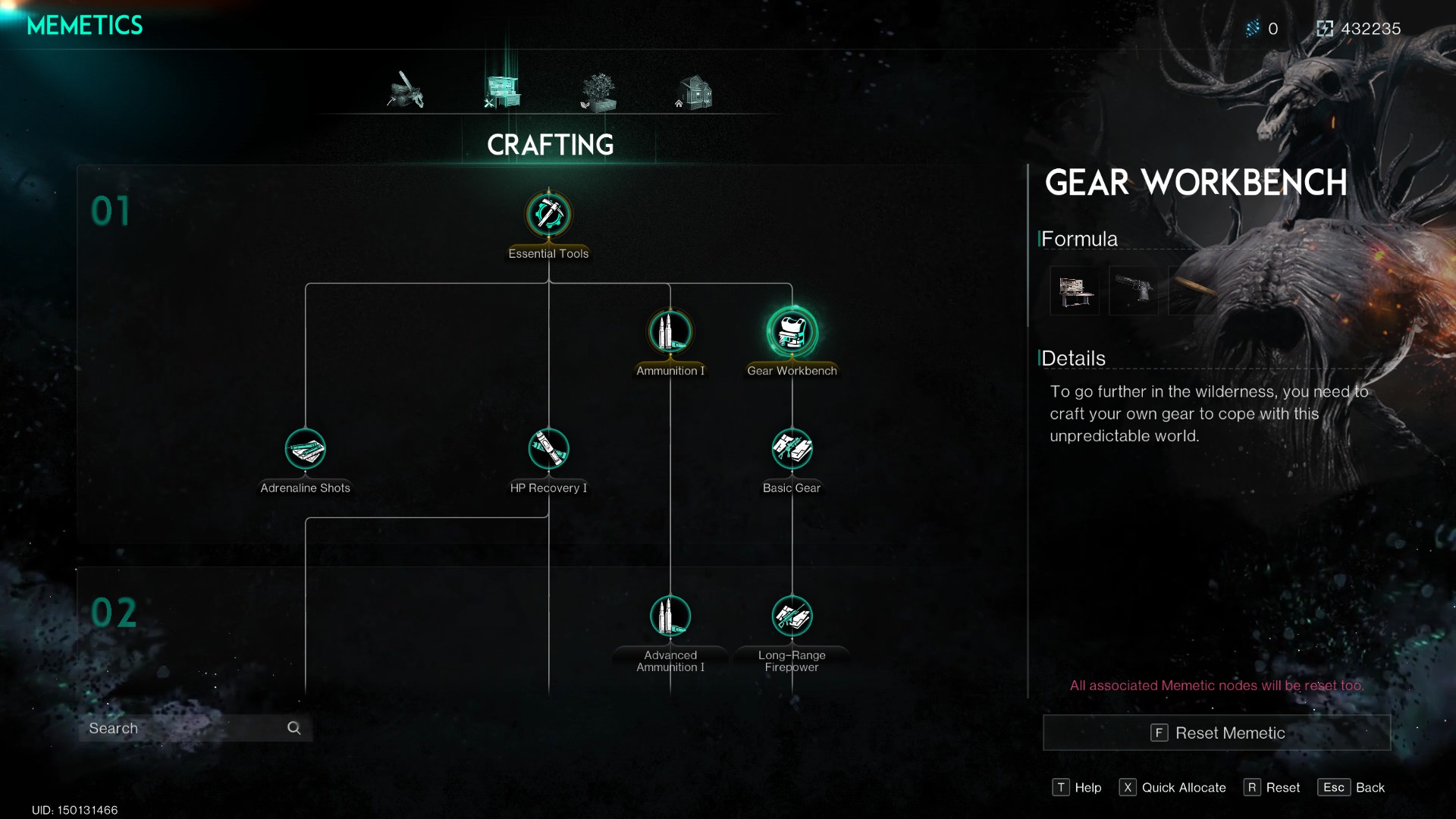
Task: Select the Ammunition I node
Action: pyautogui.click(x=670, y=331)
